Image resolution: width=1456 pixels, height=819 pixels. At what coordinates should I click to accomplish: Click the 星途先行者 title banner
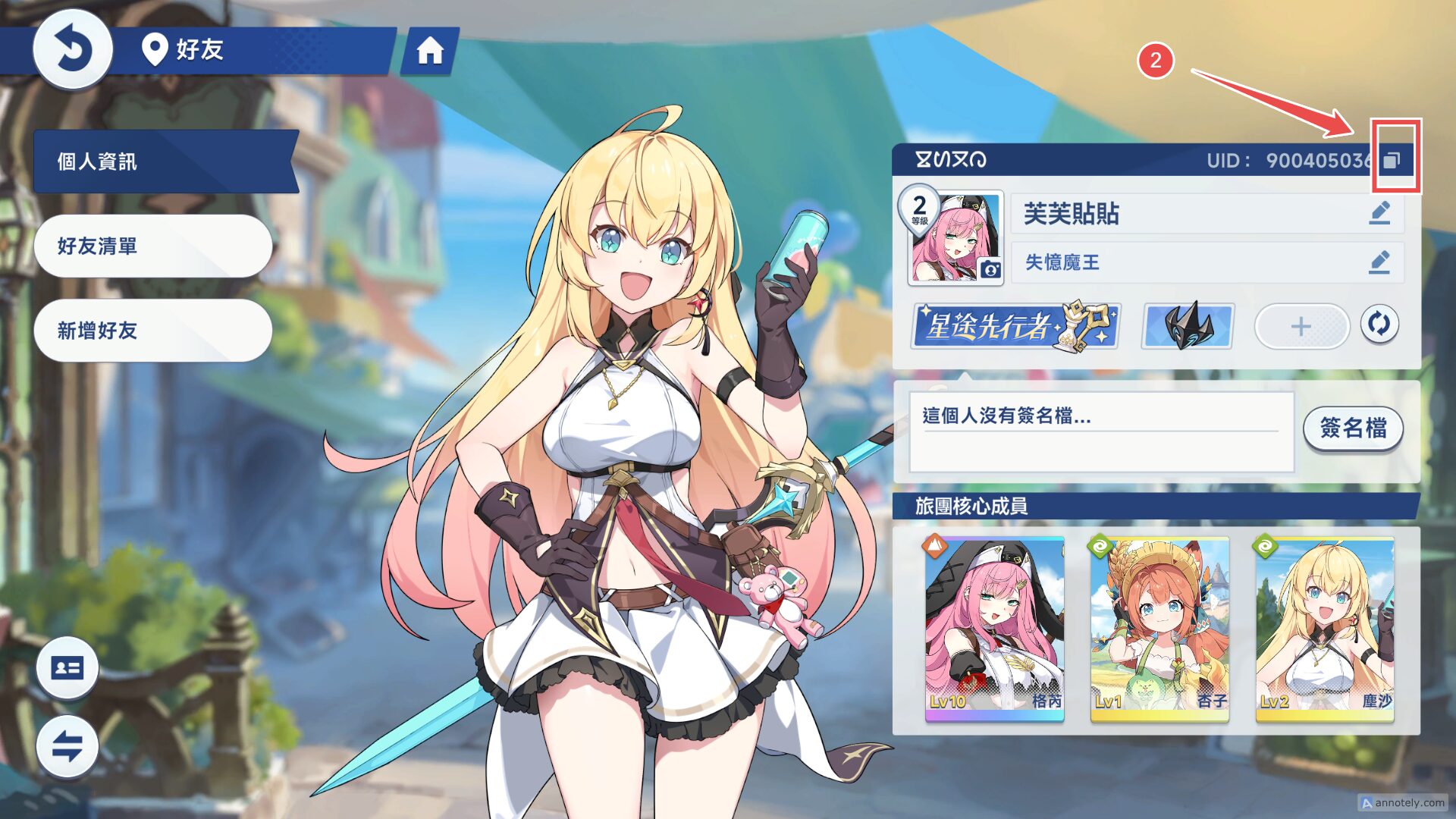[x=1016, y=326]
